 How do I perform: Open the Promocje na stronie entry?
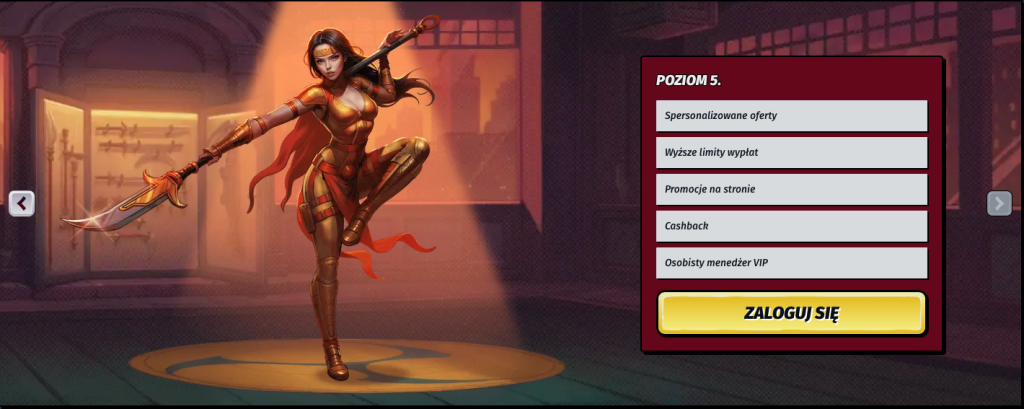tap(791, 189)
